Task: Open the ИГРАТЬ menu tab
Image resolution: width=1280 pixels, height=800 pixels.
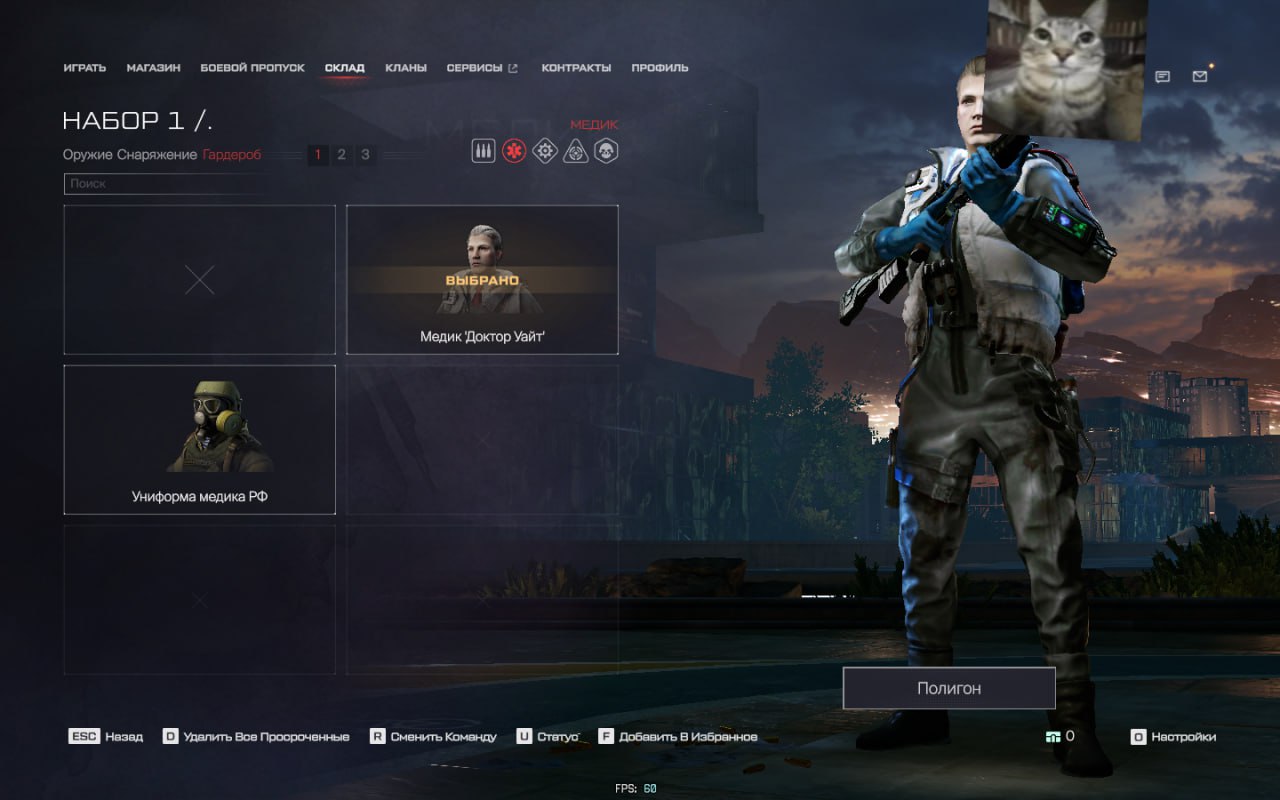Action: pos(84,68)
